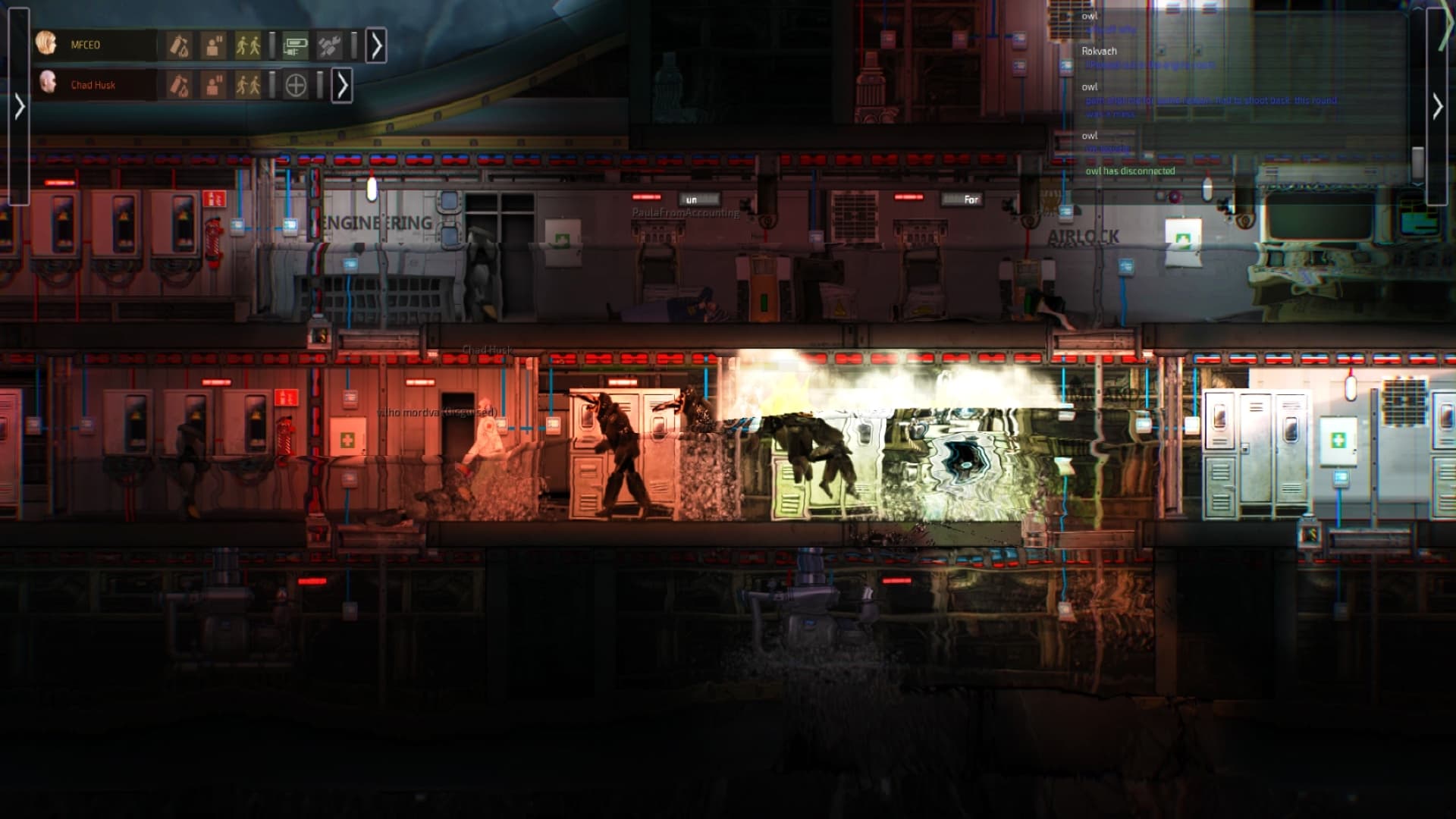
Task: Click the person-with-quotes icon on Chad Husk's row
Action: [x=215, y=84]
